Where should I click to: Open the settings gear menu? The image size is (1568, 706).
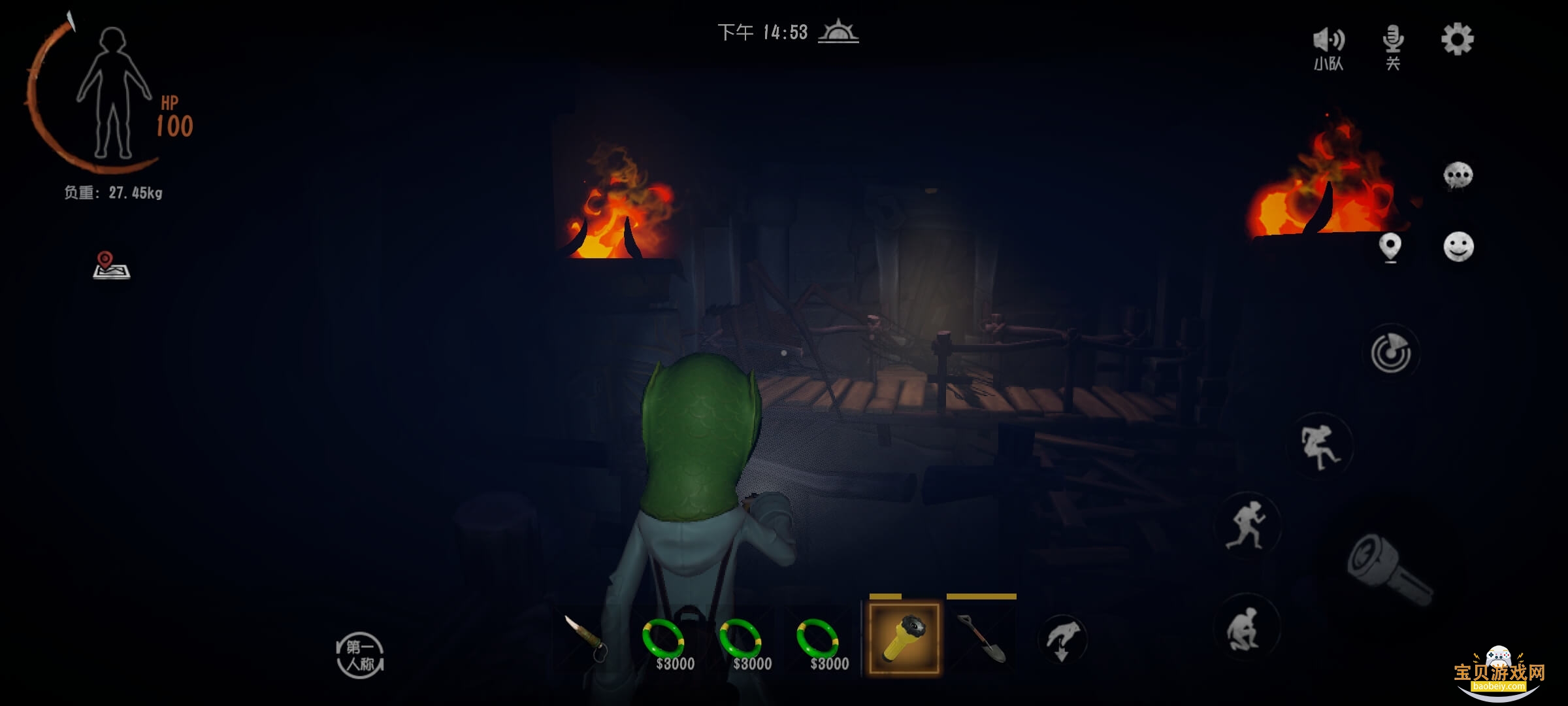point(1457,40)
